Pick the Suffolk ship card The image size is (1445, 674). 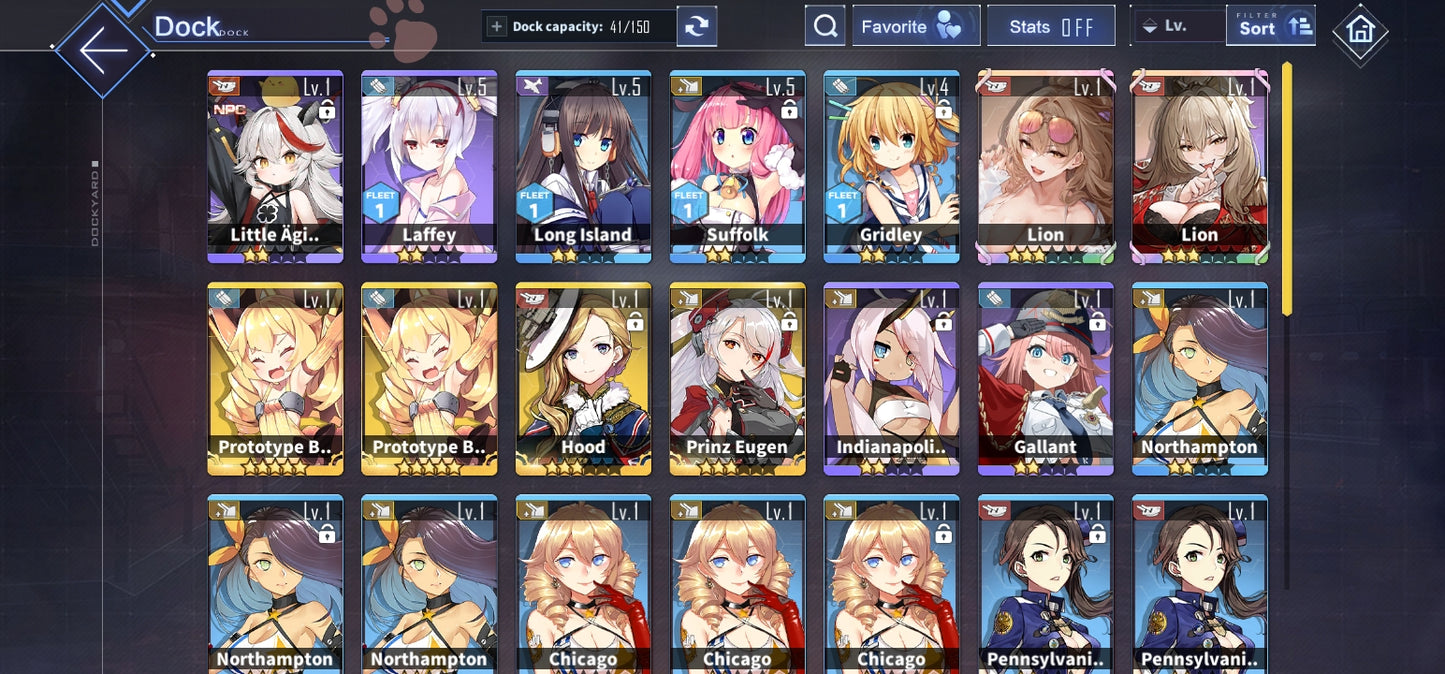coord(737,165)
